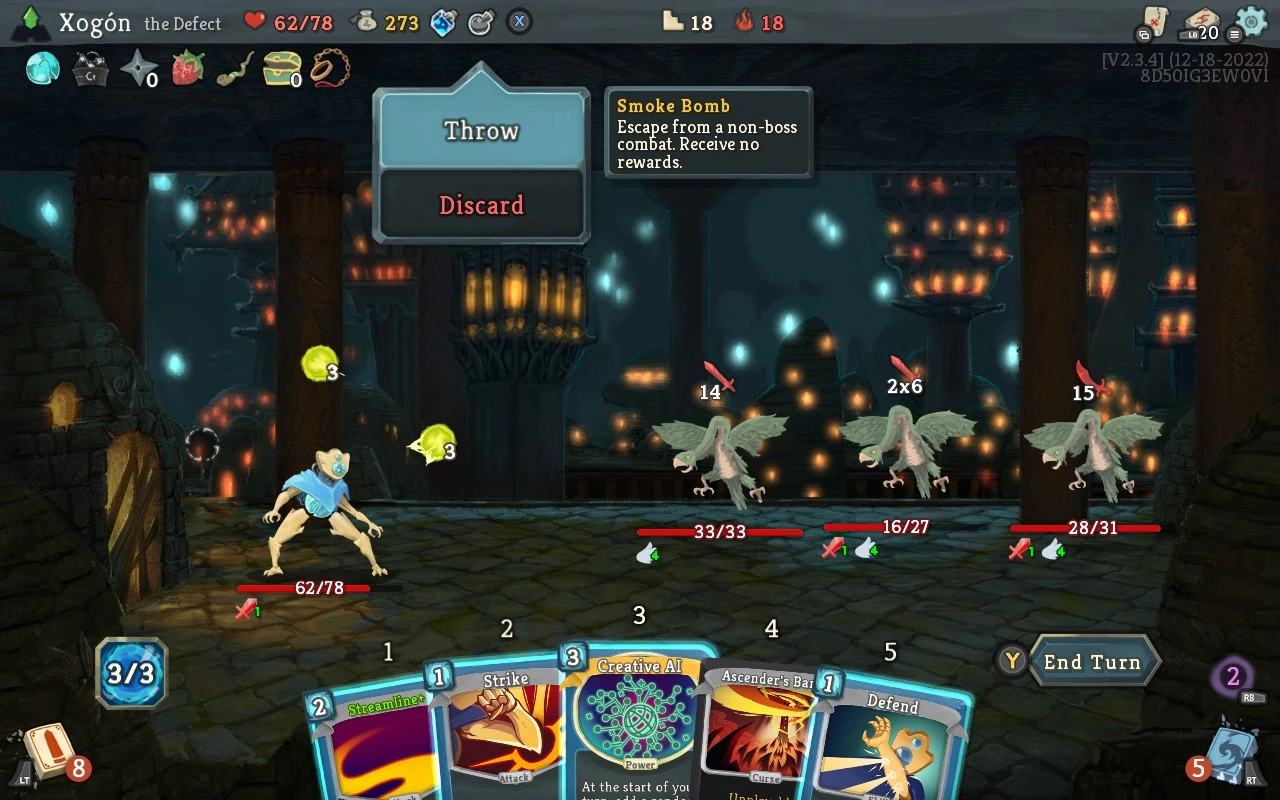Discard the Smoke Bomb potion

[x=482, y=205]
